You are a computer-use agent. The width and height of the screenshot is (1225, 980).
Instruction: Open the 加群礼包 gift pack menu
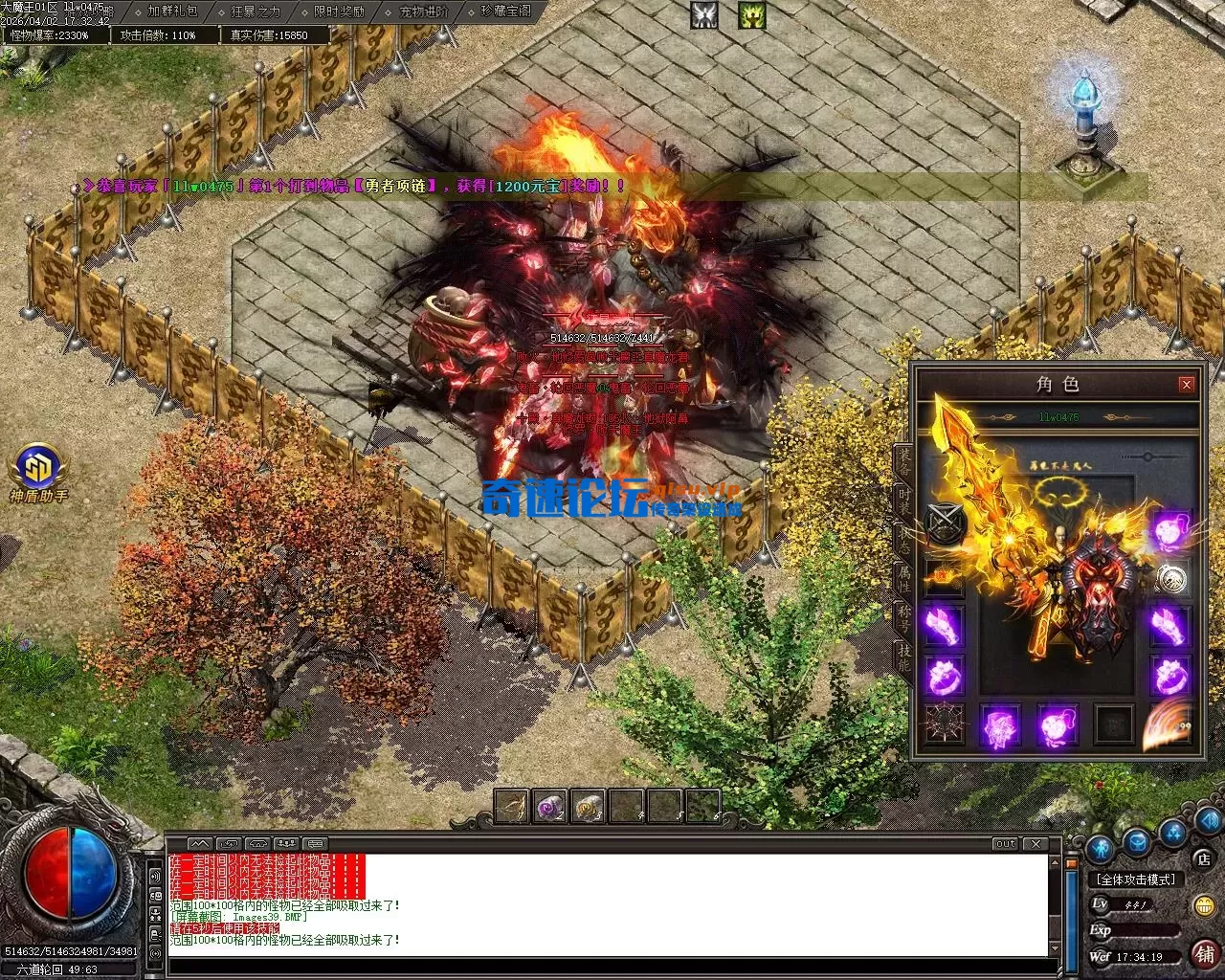pos(173,11)
